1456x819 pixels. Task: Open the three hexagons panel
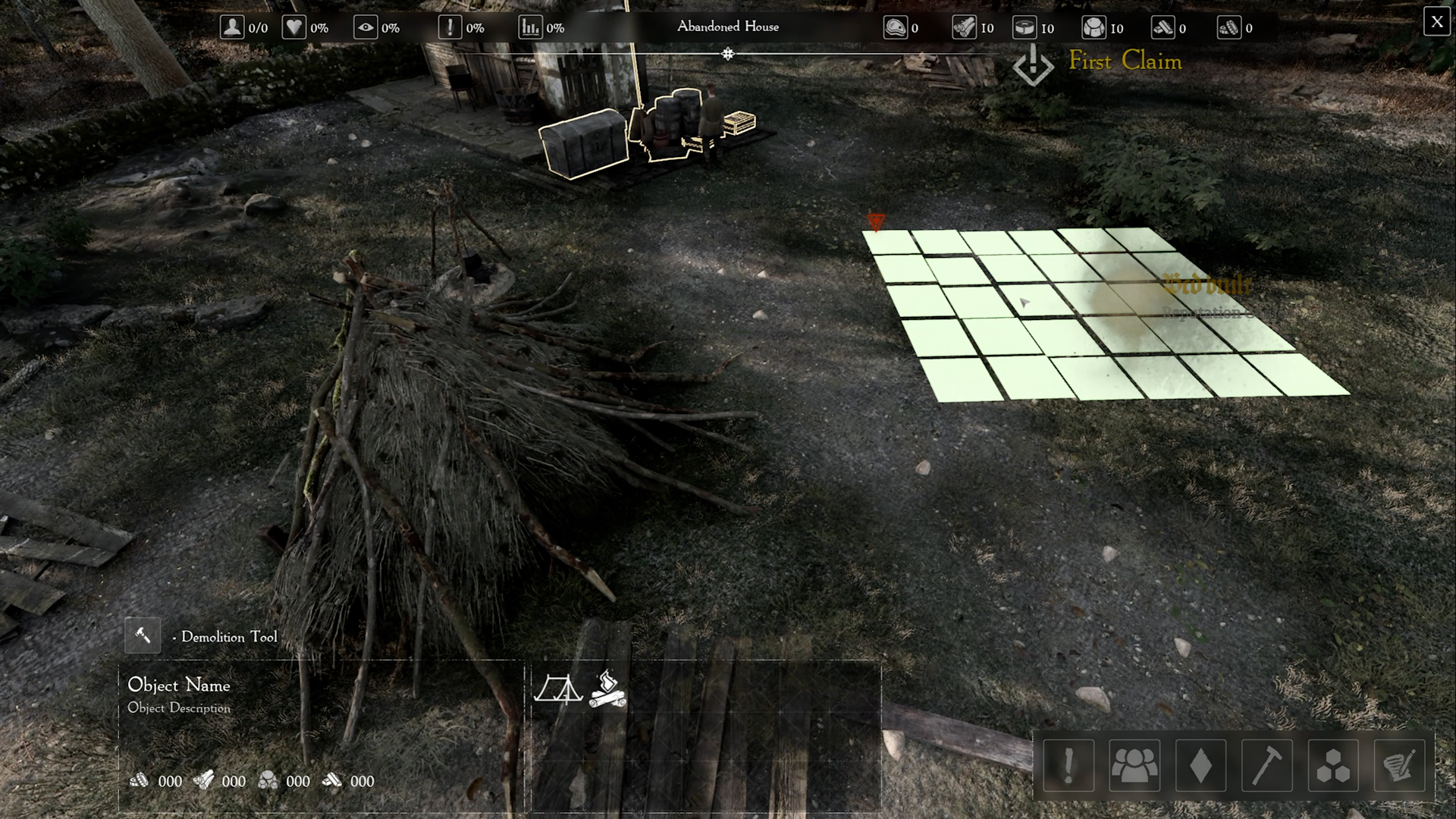[1332, 765]
